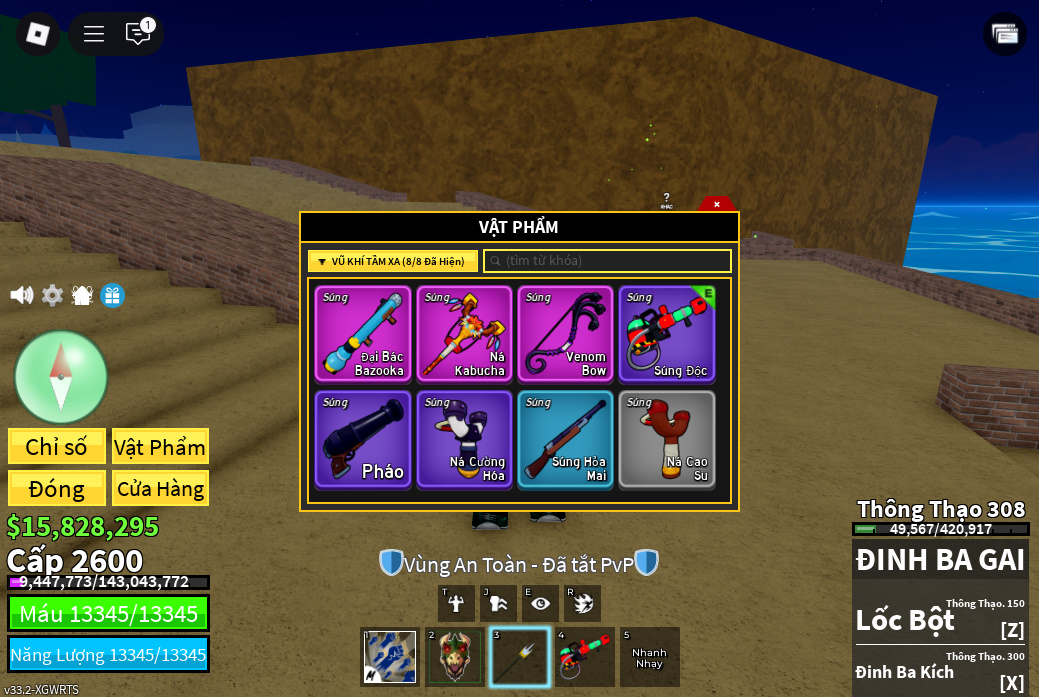Pick the Súng Hỏa Mai musket
Image resolution: width=1039 pixels, height=697 pixels.
[x=565, y=439]
